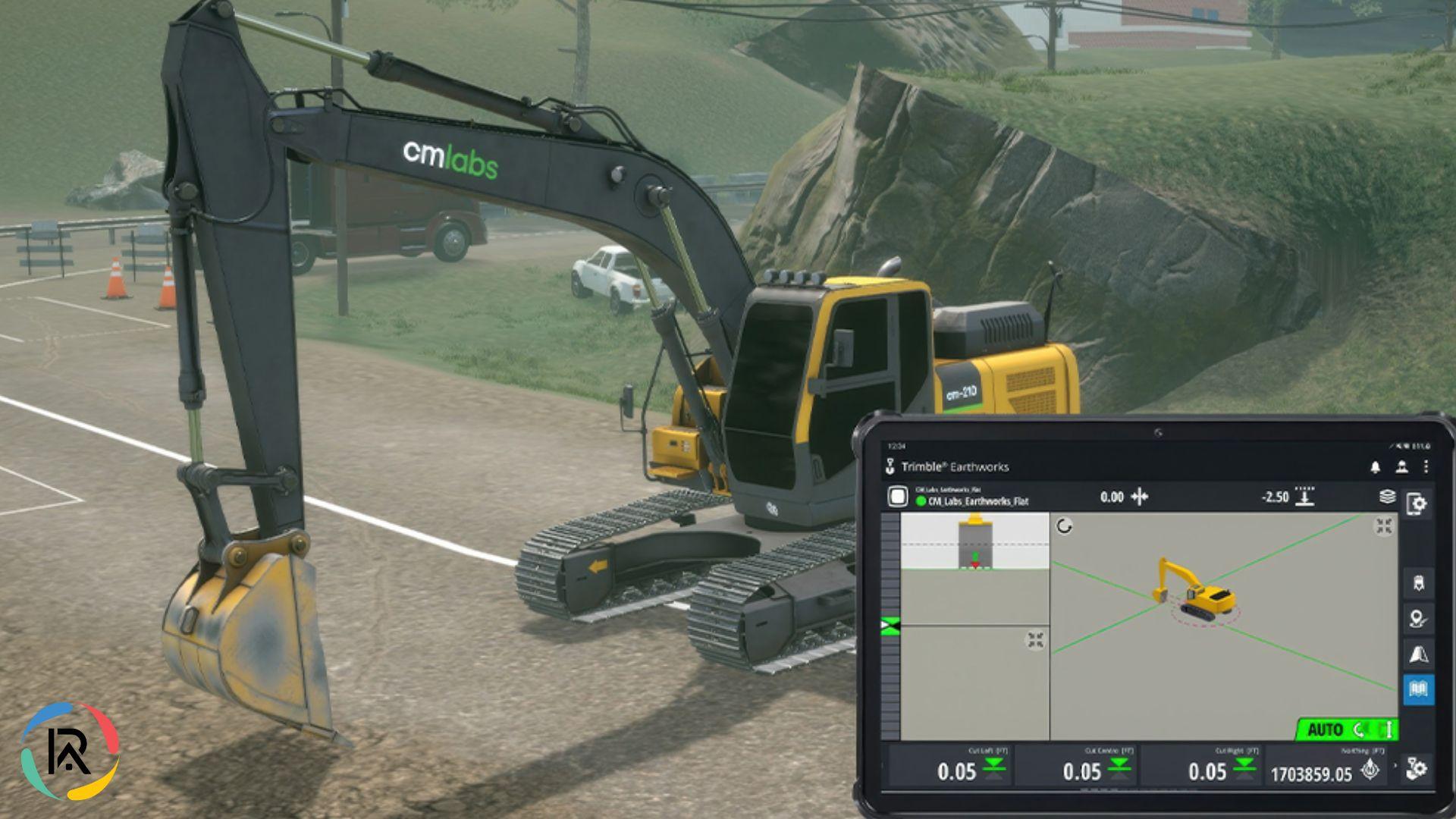The image size is (1456, 819).
Task: Click the notifications bell icon
Action: tap(1376, 468)
